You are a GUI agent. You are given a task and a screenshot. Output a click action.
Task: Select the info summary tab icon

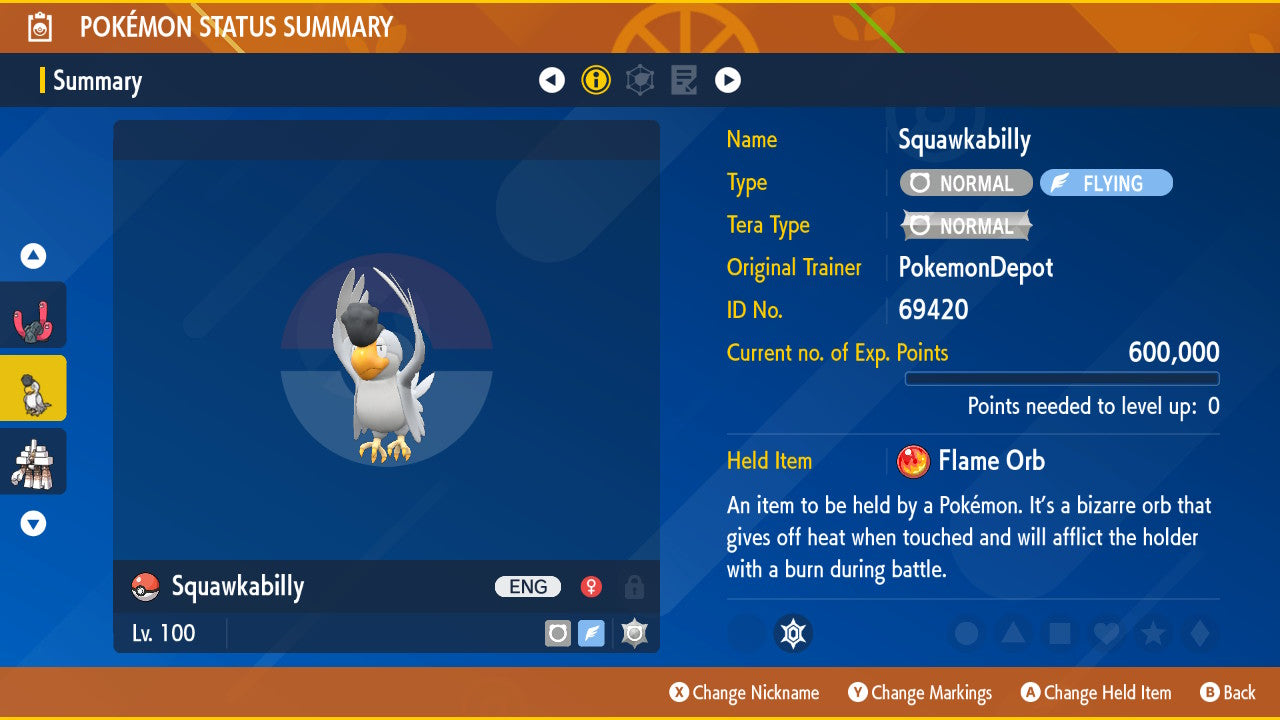click(596, 80)
